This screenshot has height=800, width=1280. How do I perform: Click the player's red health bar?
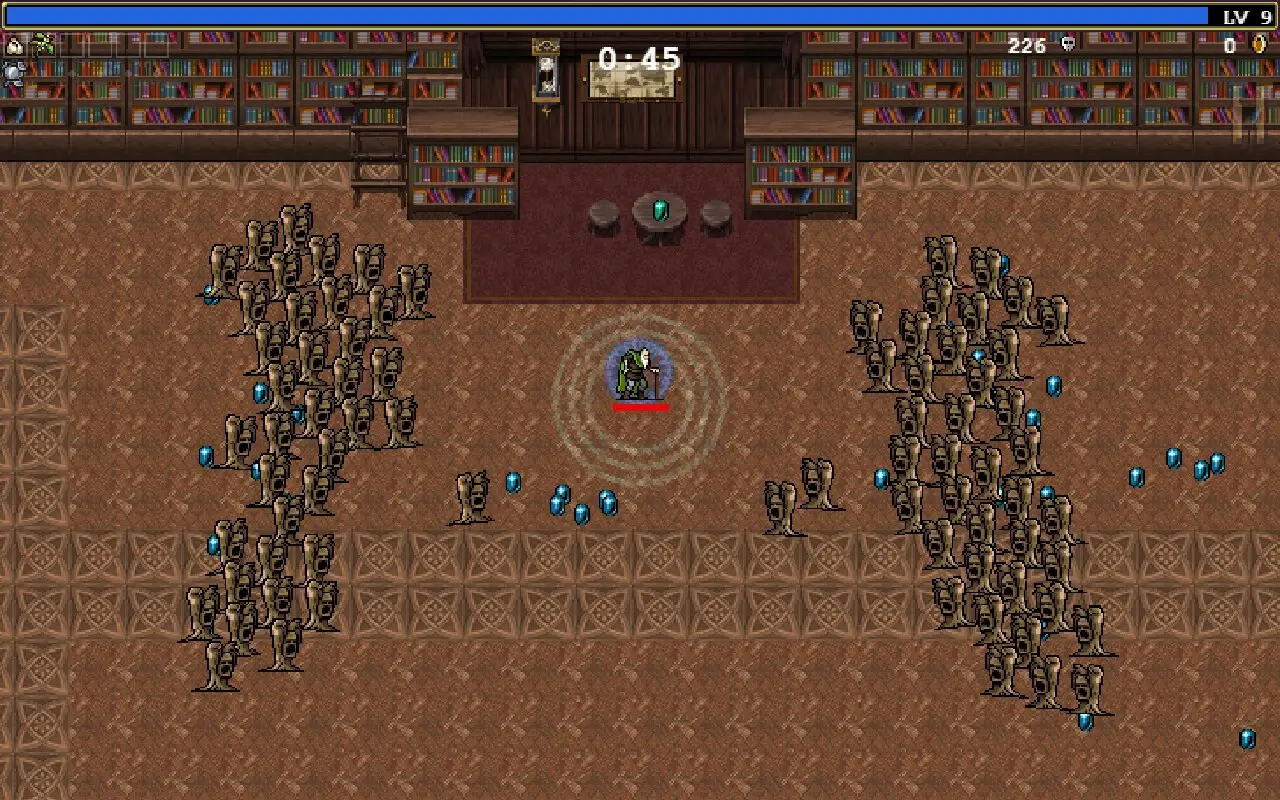(640, 408)
